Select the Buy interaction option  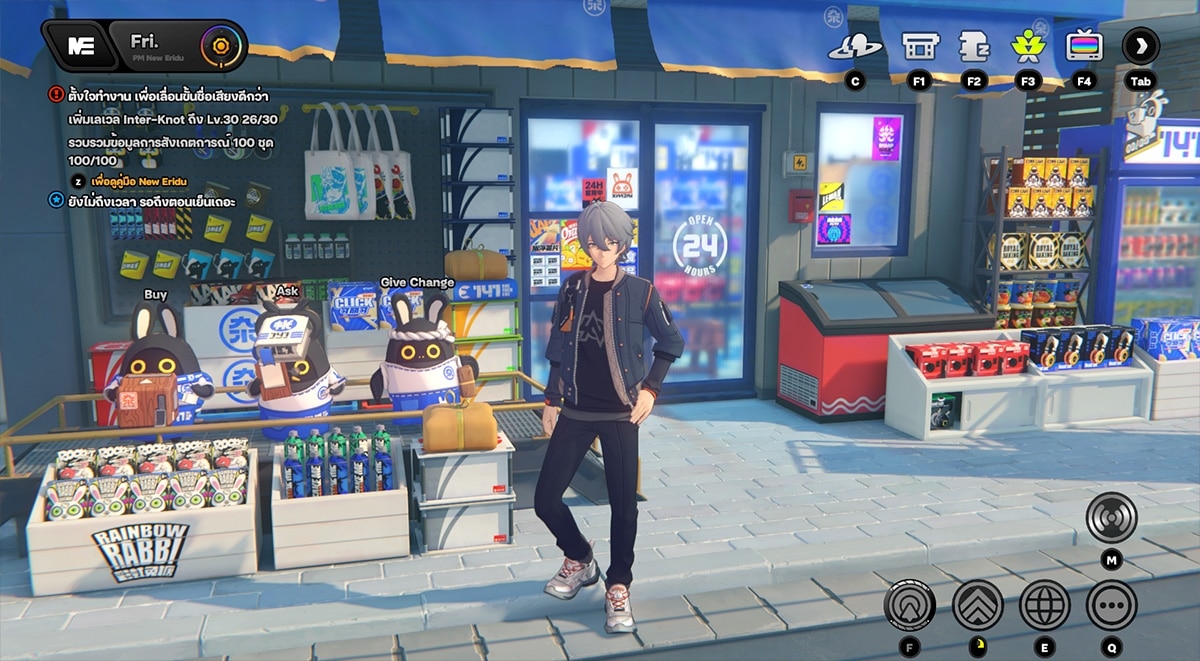155,295
